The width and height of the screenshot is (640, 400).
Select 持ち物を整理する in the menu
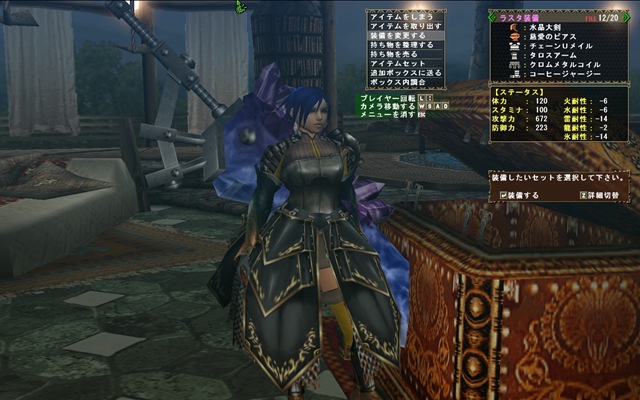tap(401, 45)
